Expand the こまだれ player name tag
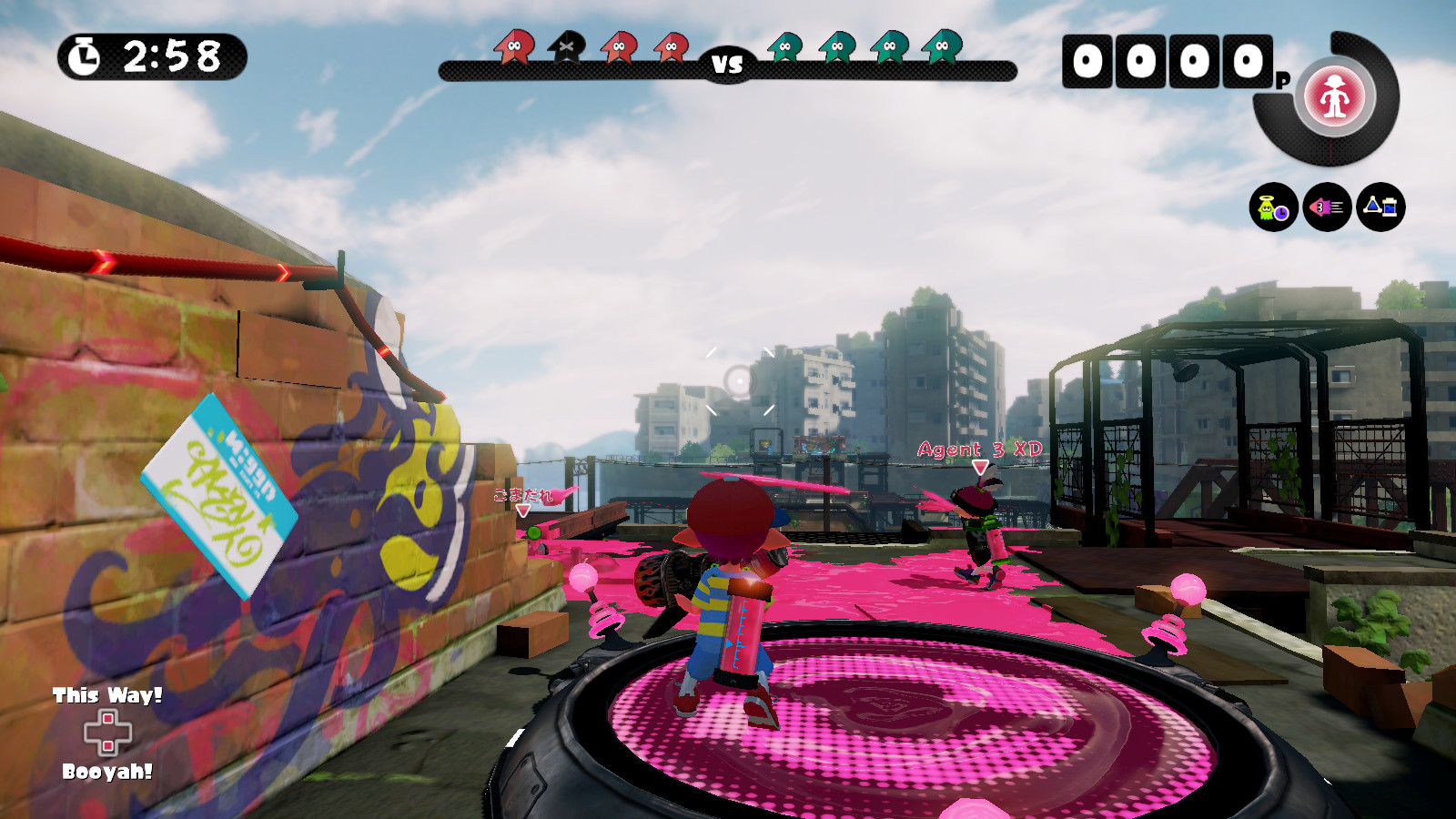 [523, 494]
